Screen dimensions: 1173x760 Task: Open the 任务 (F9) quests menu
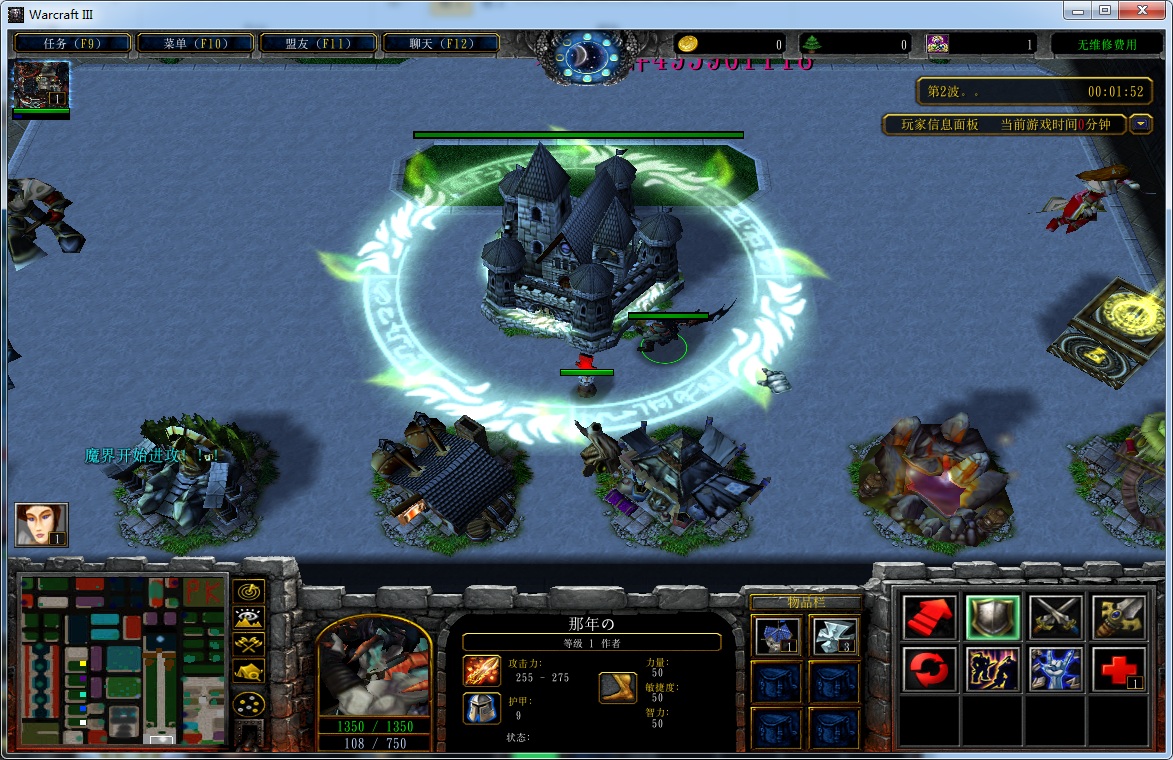[x=72, y=43]
